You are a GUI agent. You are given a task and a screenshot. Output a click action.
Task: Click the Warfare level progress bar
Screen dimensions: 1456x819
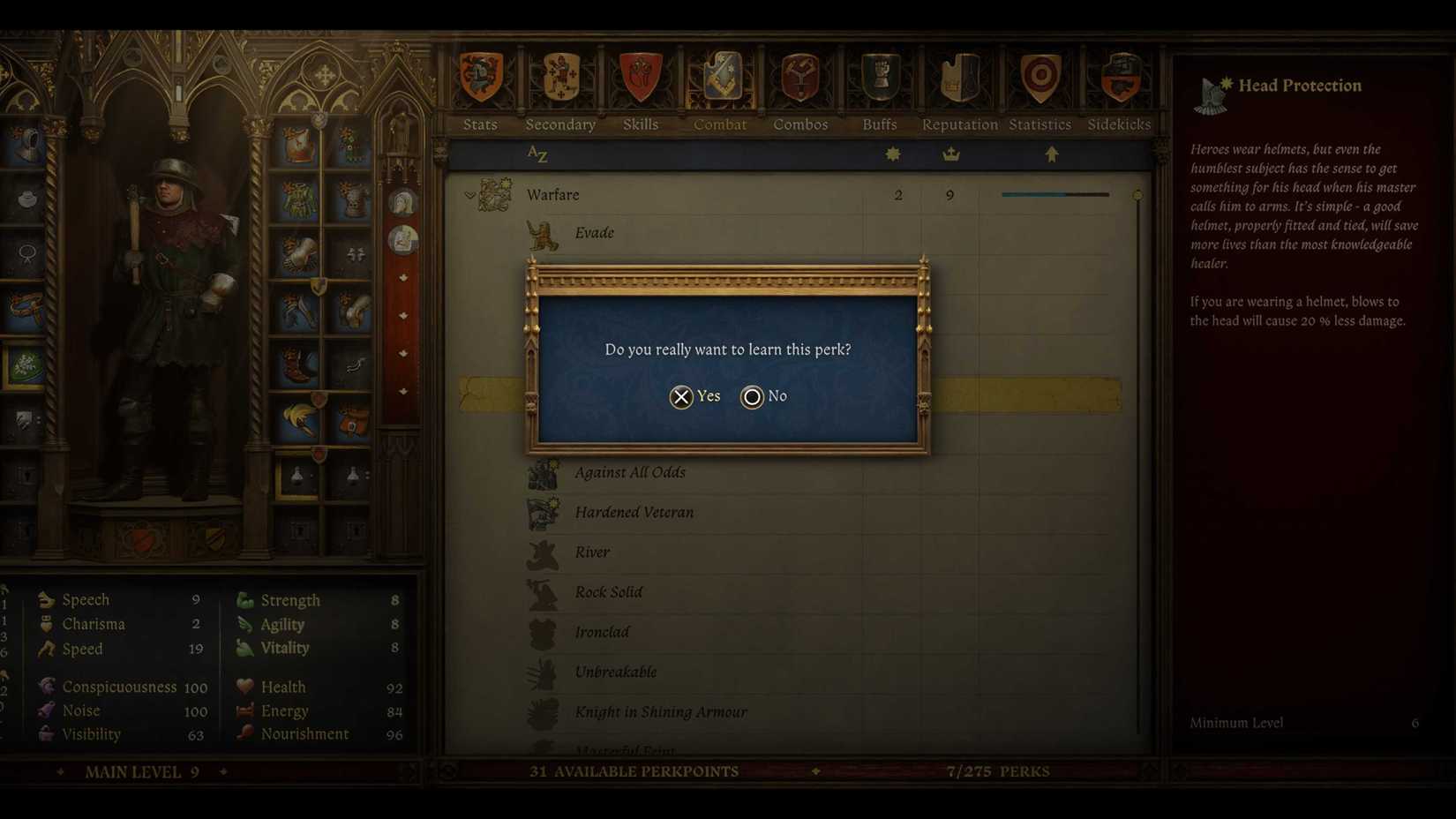(1054, 194)
